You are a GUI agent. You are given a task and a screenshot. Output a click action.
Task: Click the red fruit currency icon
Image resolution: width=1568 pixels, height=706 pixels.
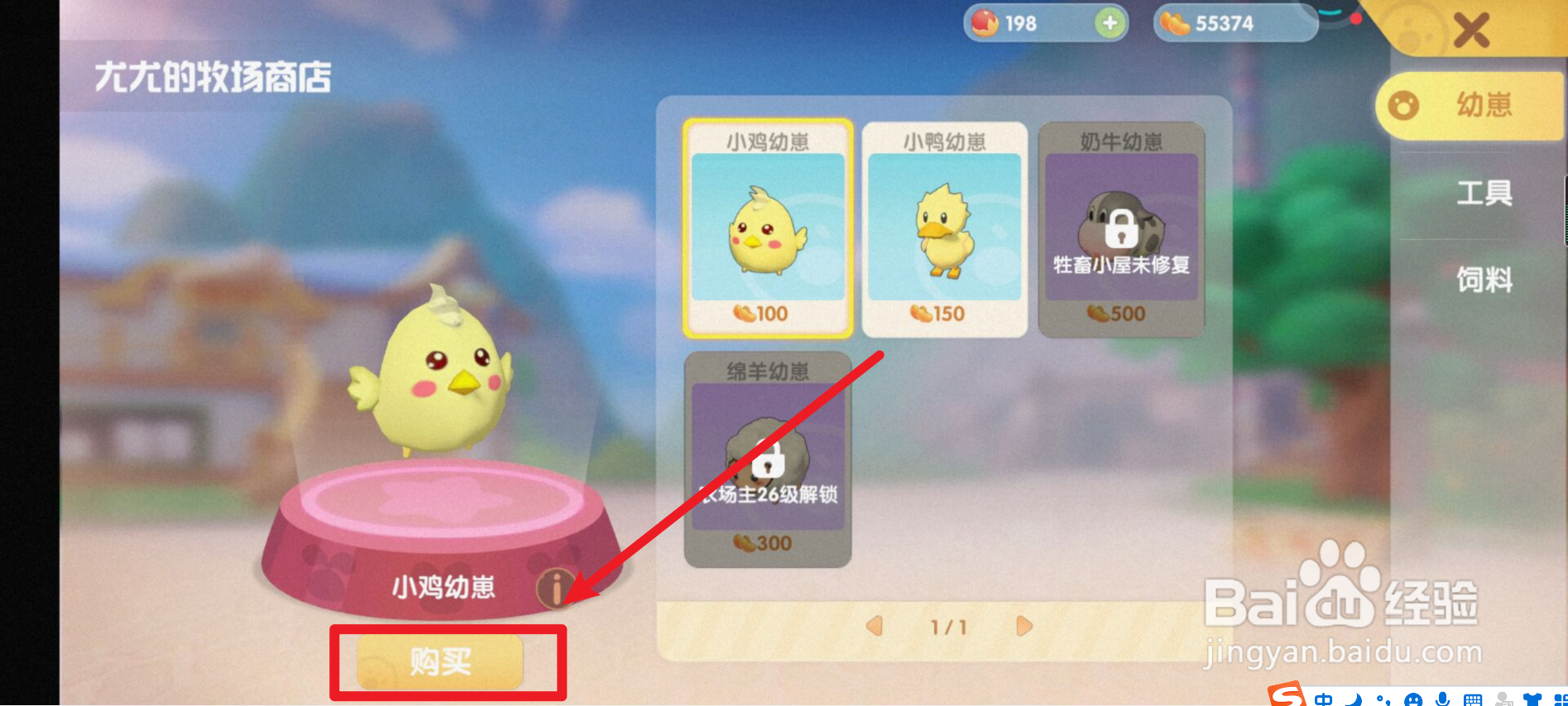tap(985, 22)
